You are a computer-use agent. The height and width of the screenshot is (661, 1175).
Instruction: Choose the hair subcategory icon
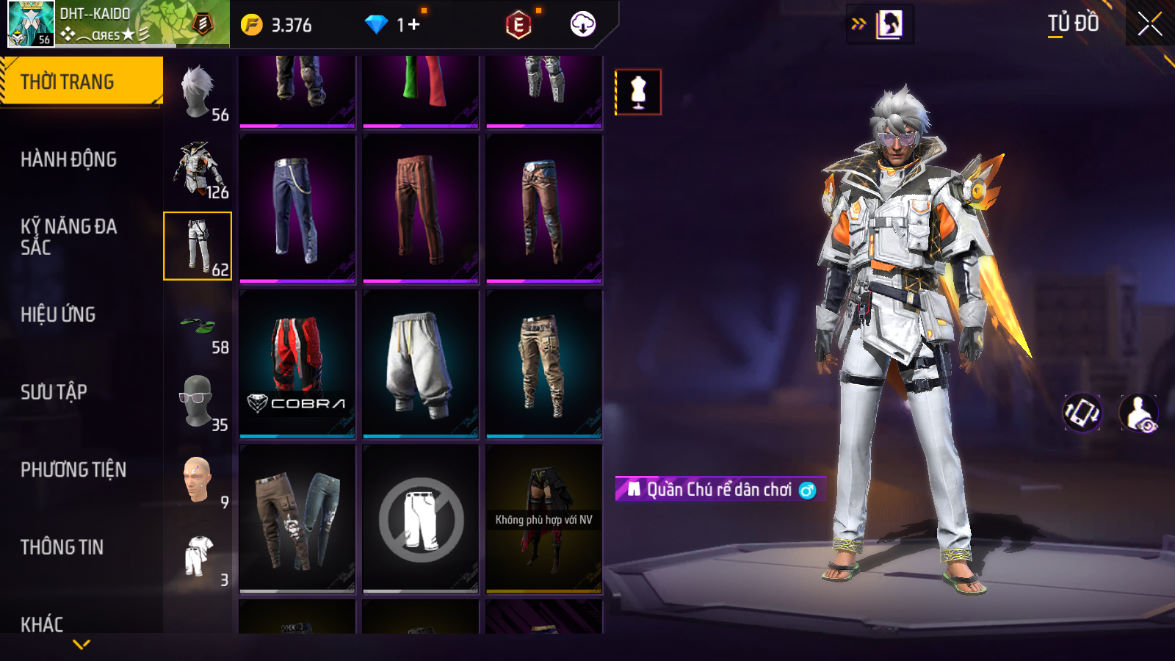point(197,92)
